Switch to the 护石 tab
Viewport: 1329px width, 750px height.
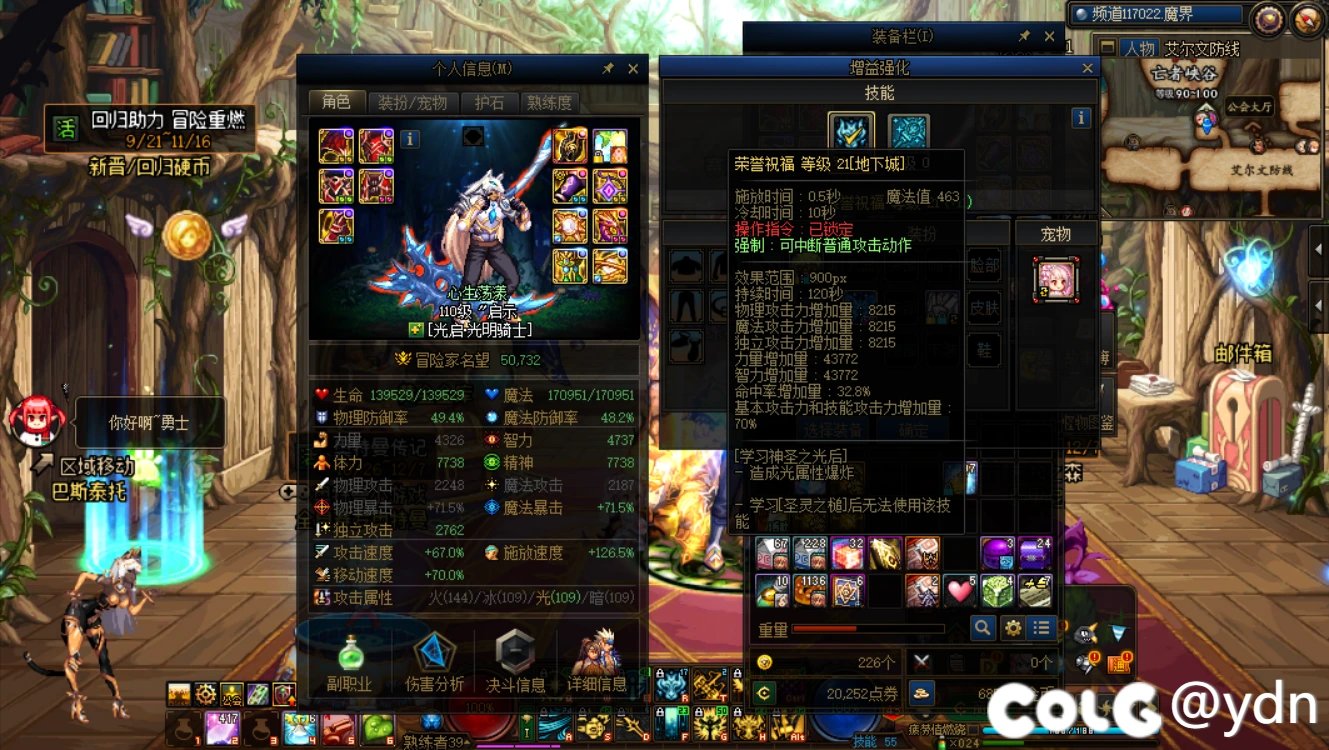pyautogui.click(x=489, y=102)
